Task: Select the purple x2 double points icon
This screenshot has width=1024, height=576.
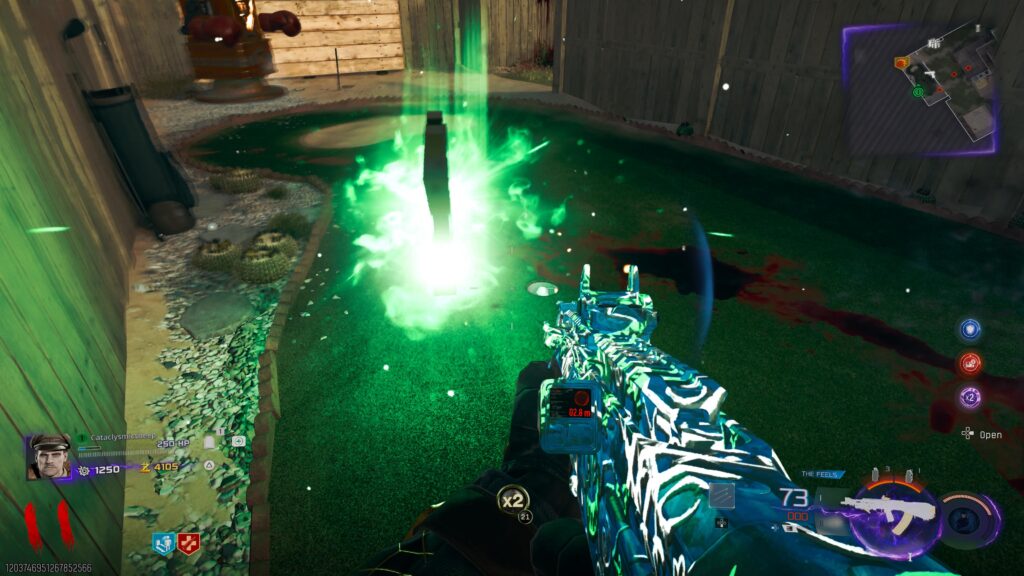Action: [968, 396]
